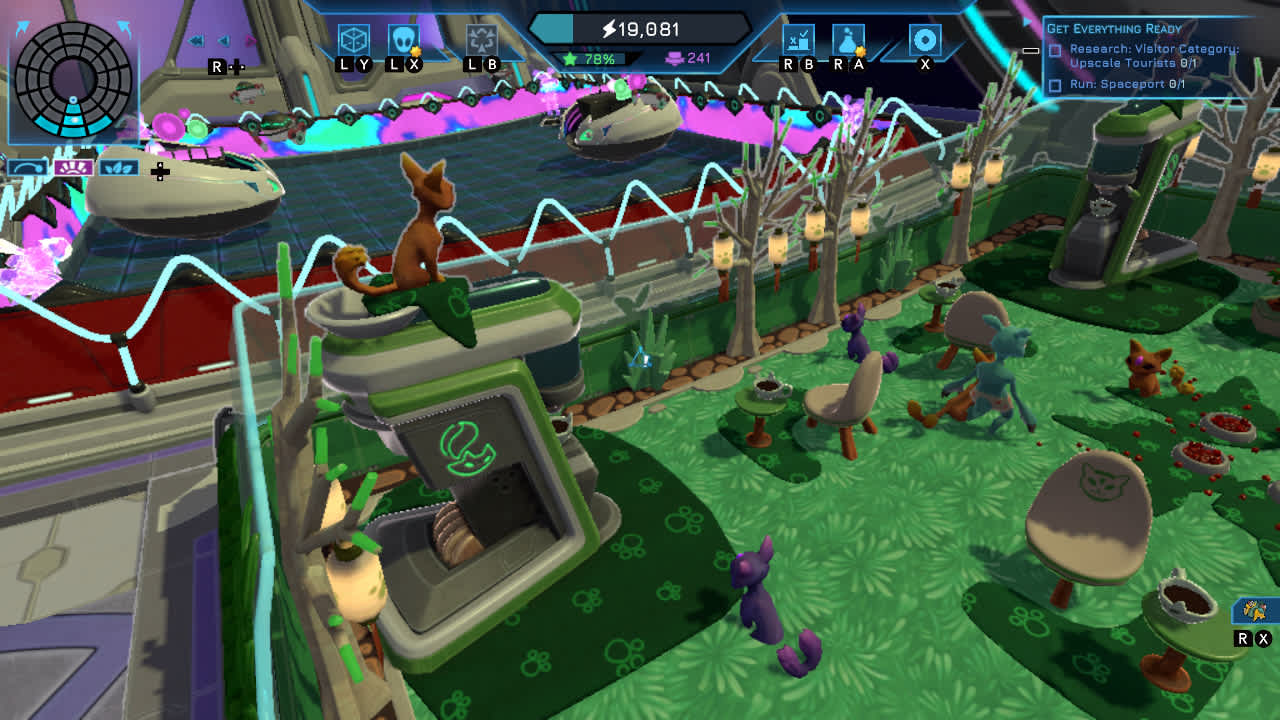Expand the arrow tab beside quest panel
Viewport: 1280px width, 720px height.
coord(1026,19)
